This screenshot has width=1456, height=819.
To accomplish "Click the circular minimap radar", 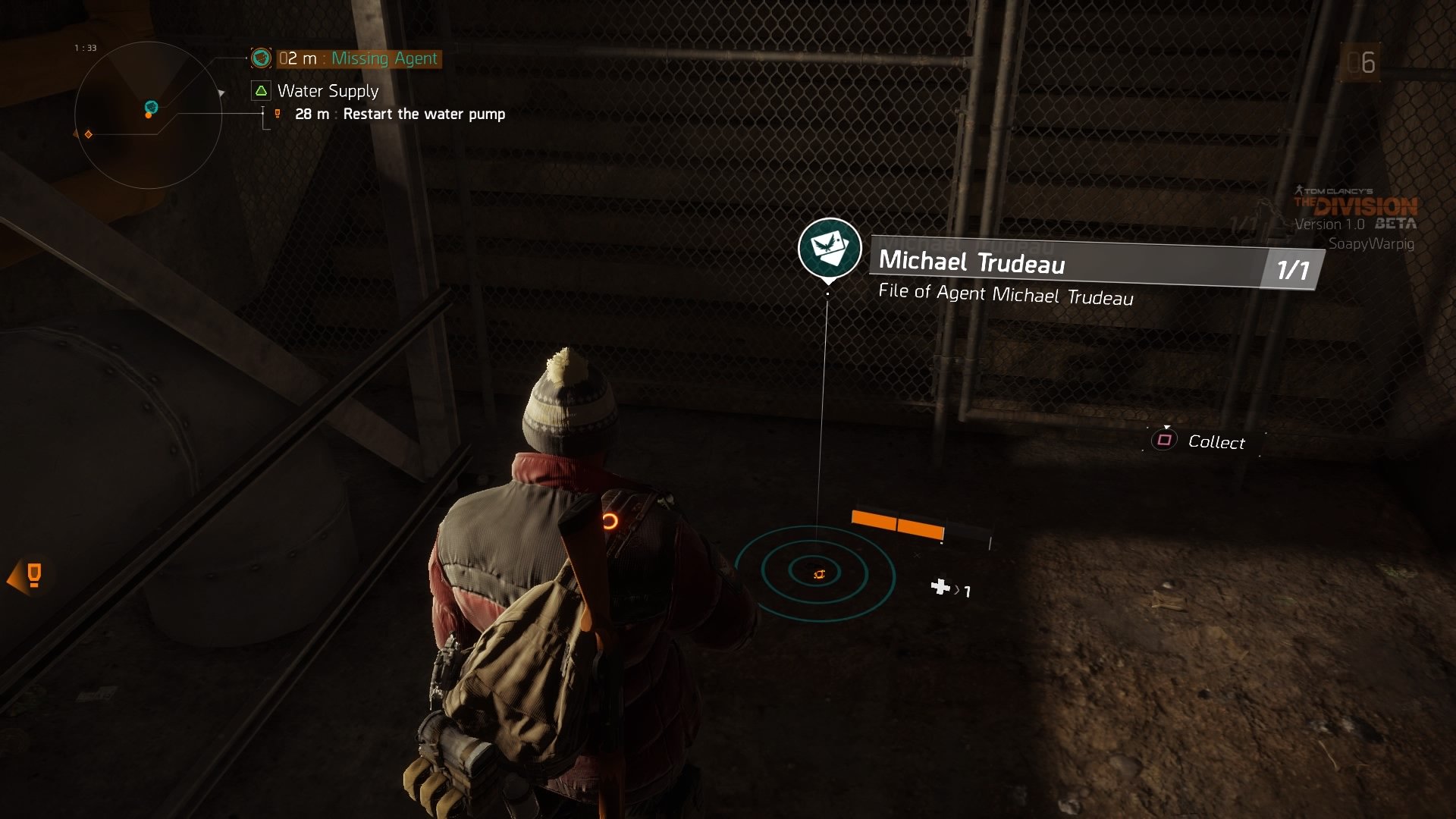I will pos(148,115).
